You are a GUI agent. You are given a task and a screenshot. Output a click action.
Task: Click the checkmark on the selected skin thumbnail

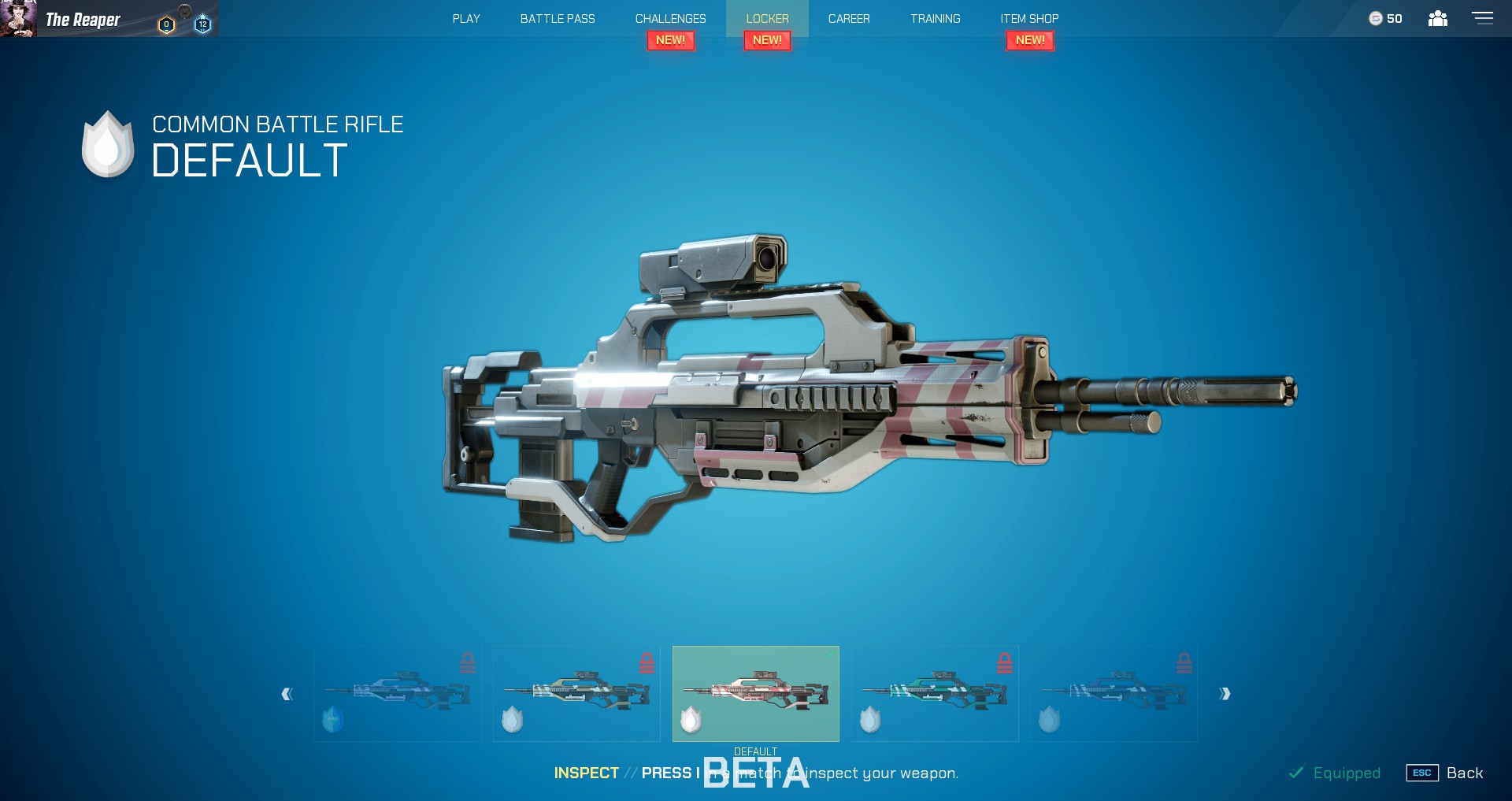(832, 653)
